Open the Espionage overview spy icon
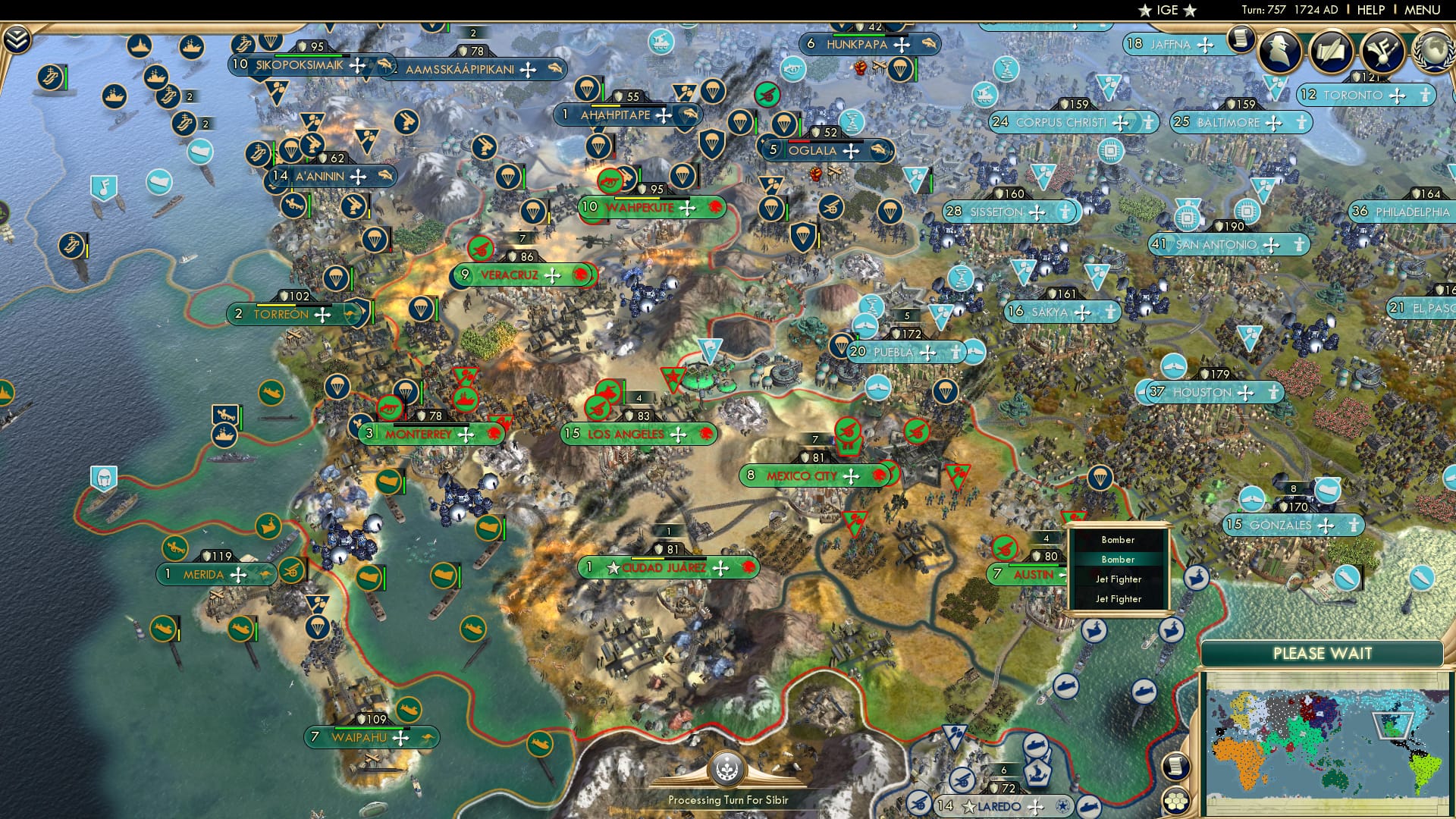The height and width of the screenshot is (819, 1456). point(1282,51)
